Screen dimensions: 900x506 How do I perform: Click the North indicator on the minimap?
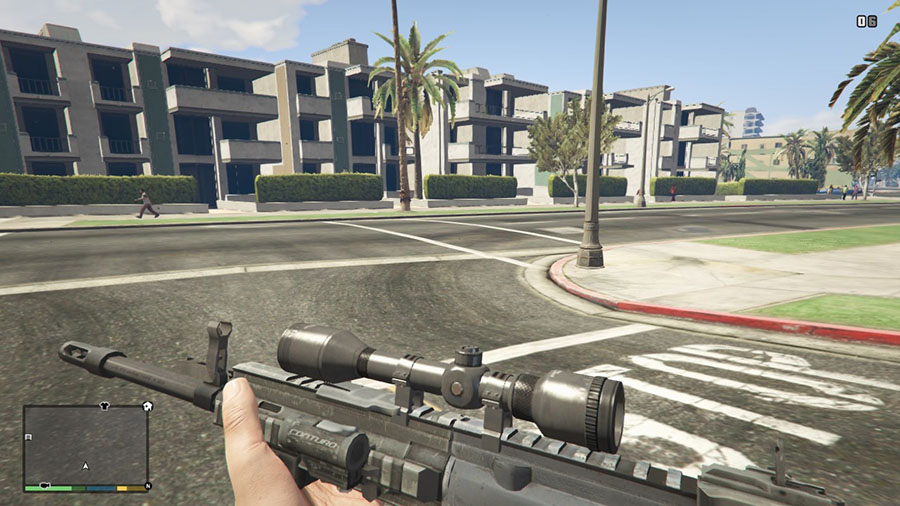(148, 486)
